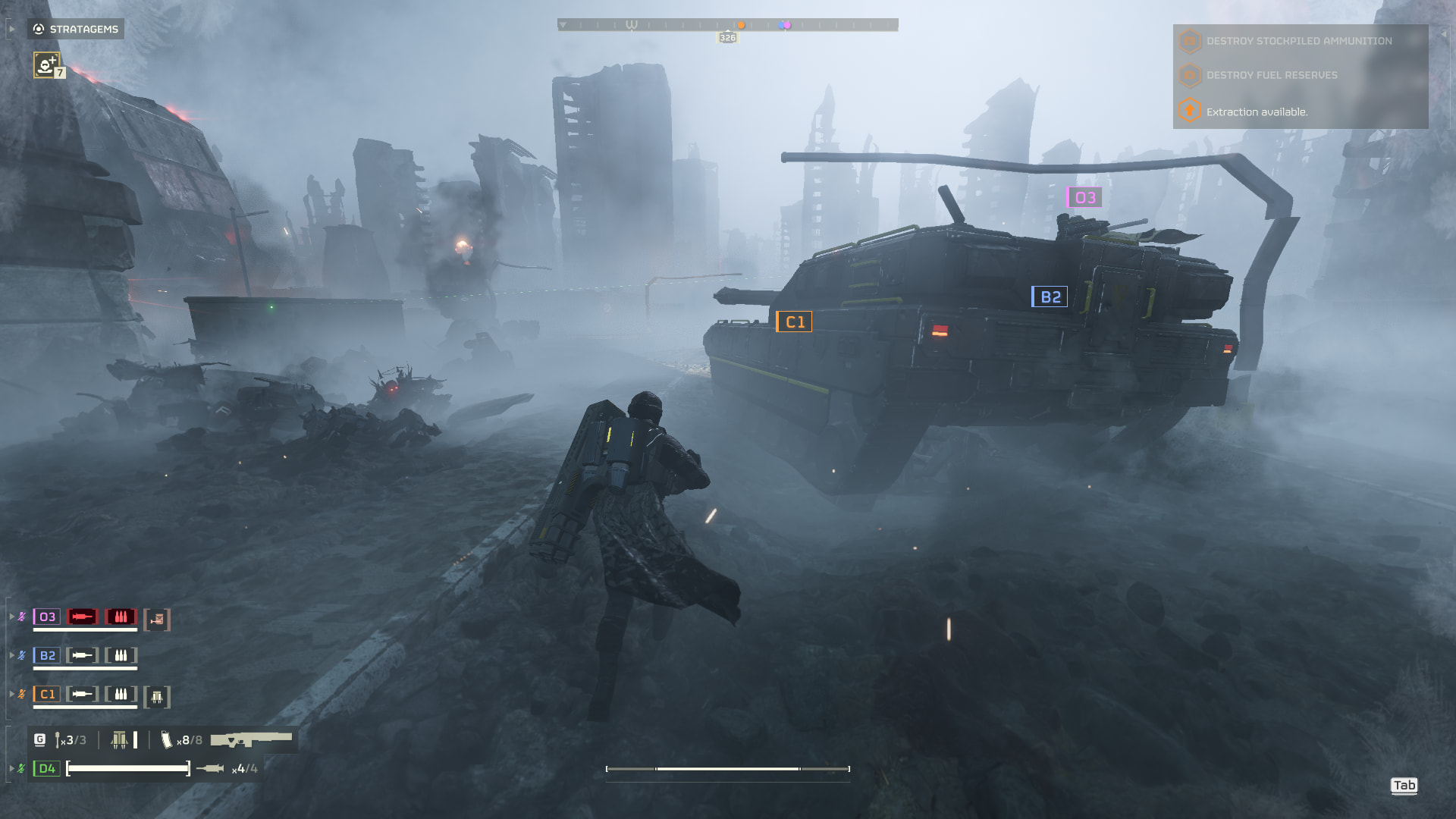Image resolution: width=1456 pixels, height=819 pixels.
Task: Select squad member C1 in the squad list
Action: point(47,694)
